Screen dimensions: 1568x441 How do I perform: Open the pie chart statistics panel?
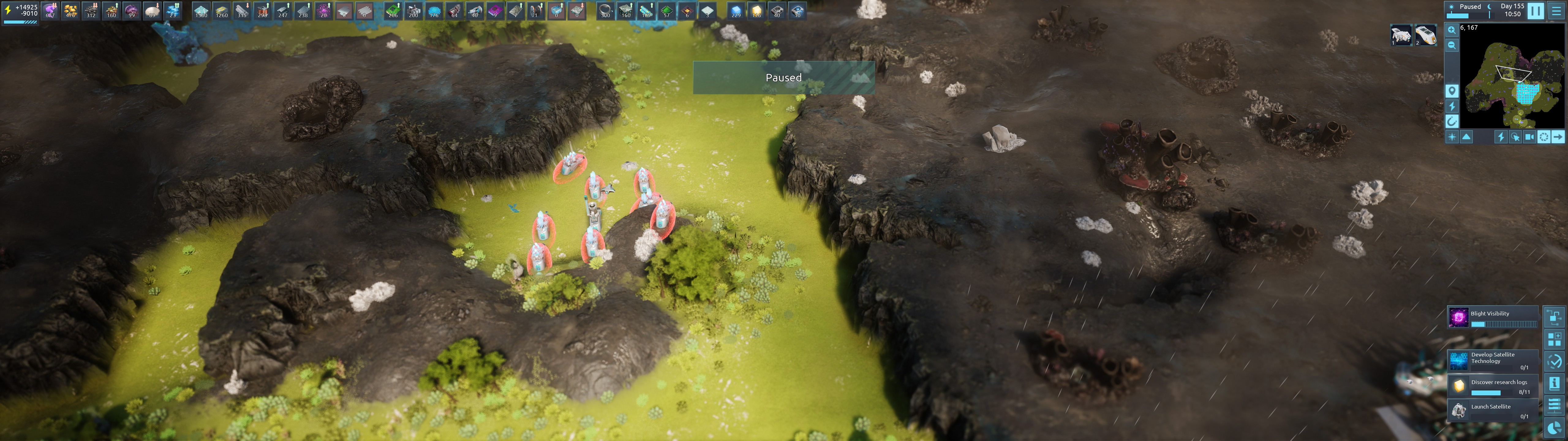point(1554,428)
